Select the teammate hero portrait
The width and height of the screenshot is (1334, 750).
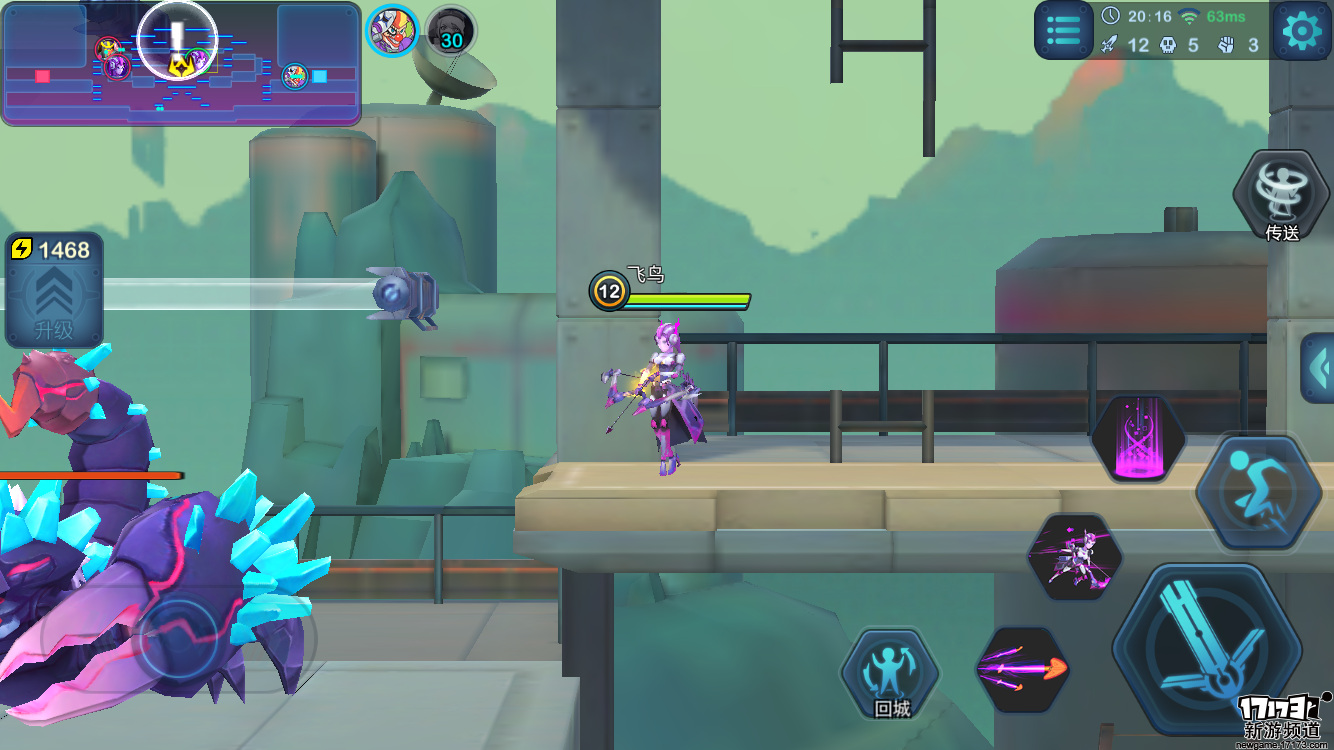(391, 30)
